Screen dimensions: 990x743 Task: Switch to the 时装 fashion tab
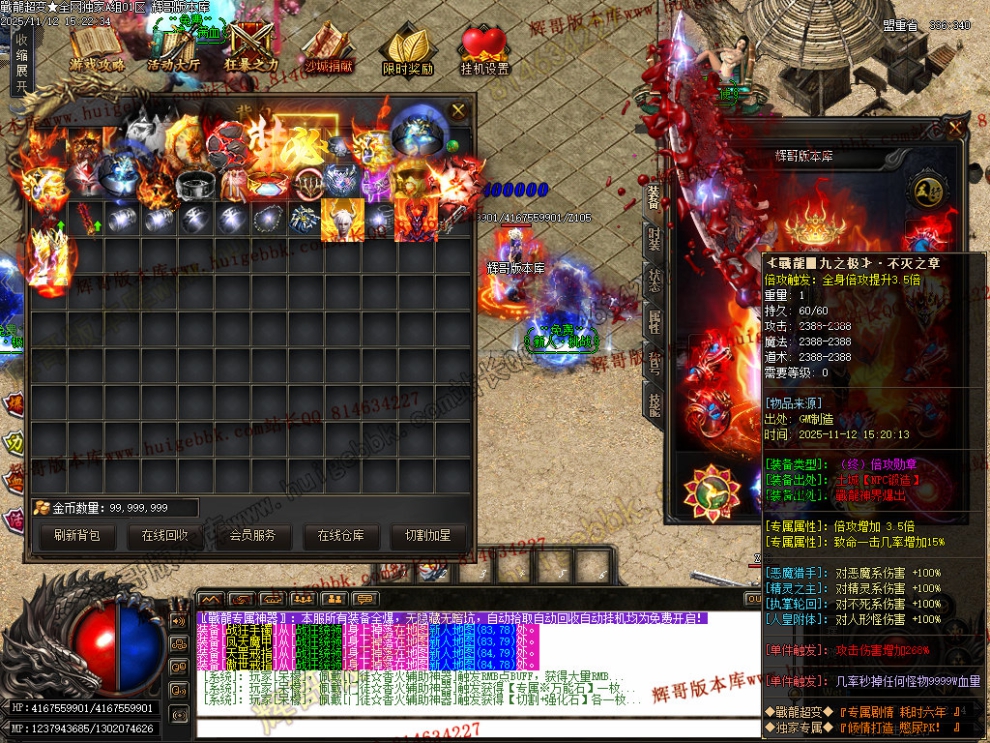click(x=654, y=238)
